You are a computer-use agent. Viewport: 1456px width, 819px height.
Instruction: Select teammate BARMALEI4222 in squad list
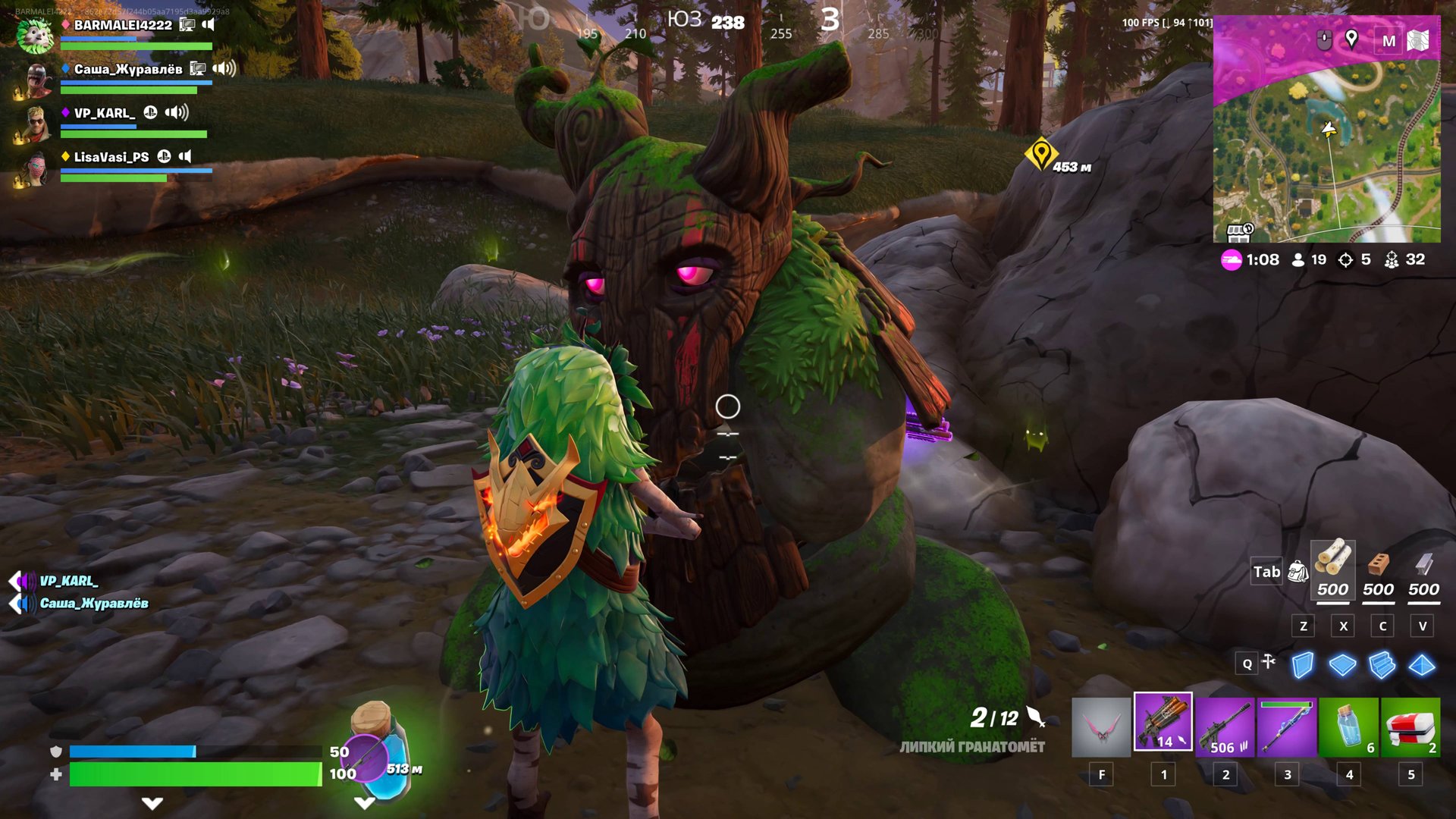[123, 25]
